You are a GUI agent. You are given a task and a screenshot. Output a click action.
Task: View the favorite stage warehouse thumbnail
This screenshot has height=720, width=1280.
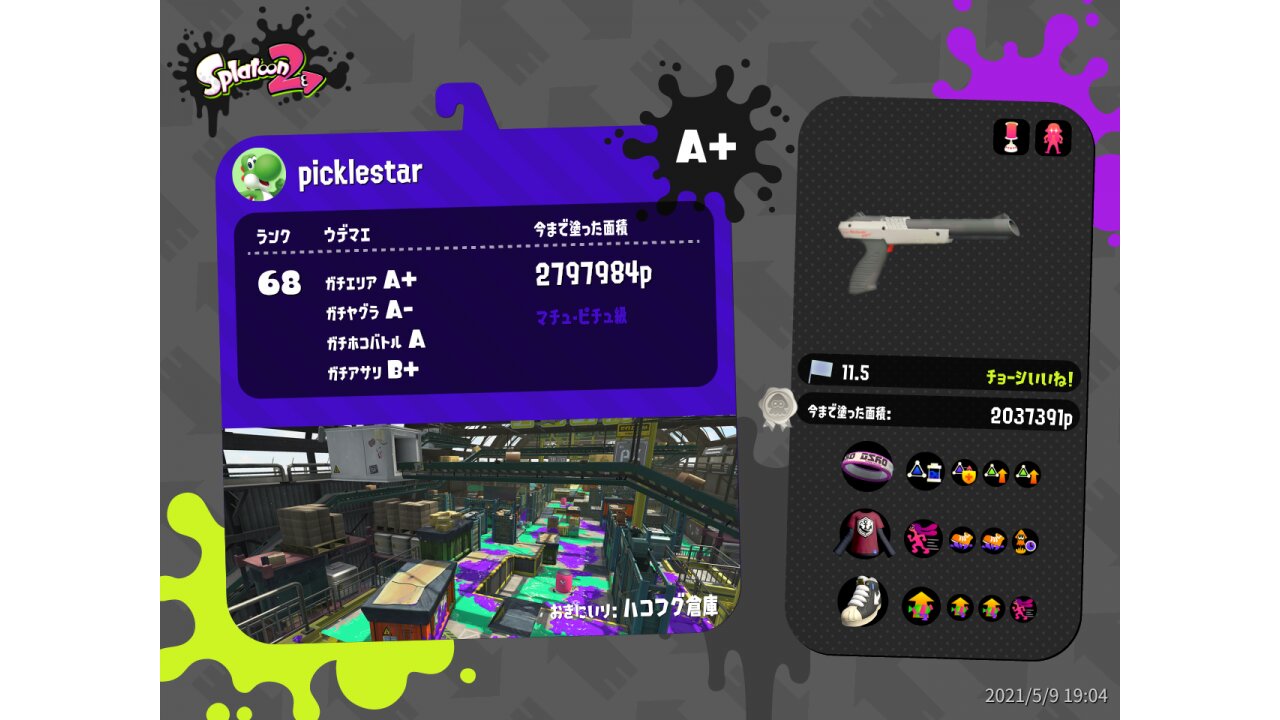tap(480, 530)
